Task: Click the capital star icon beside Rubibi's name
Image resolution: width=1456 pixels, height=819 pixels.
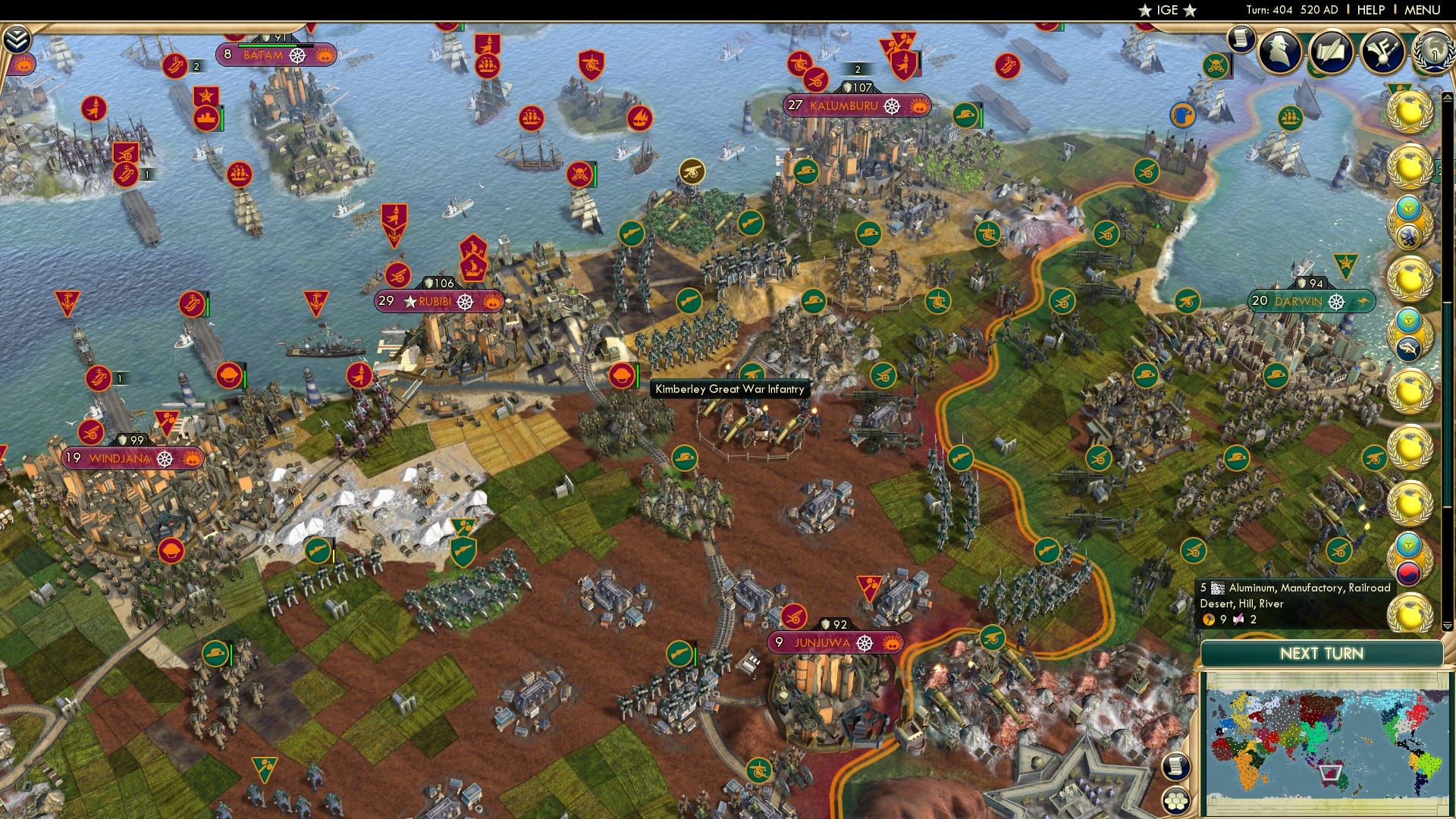Action: point(409,300)
